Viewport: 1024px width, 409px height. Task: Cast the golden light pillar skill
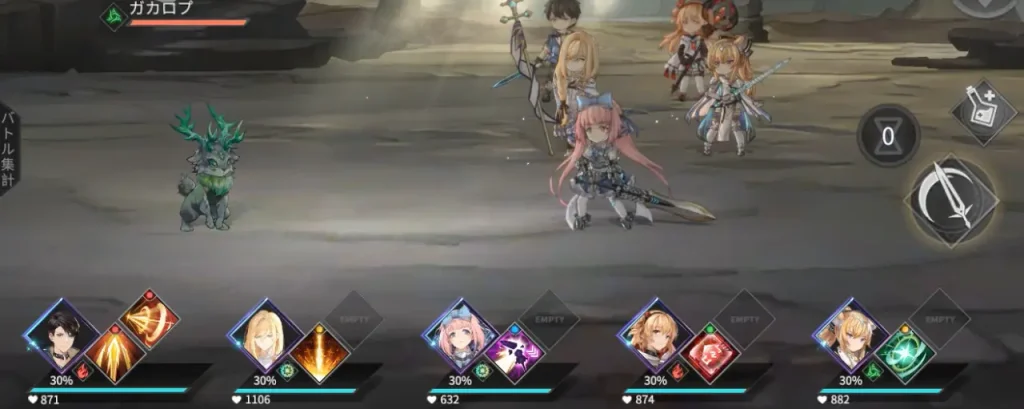click(319, 354)
